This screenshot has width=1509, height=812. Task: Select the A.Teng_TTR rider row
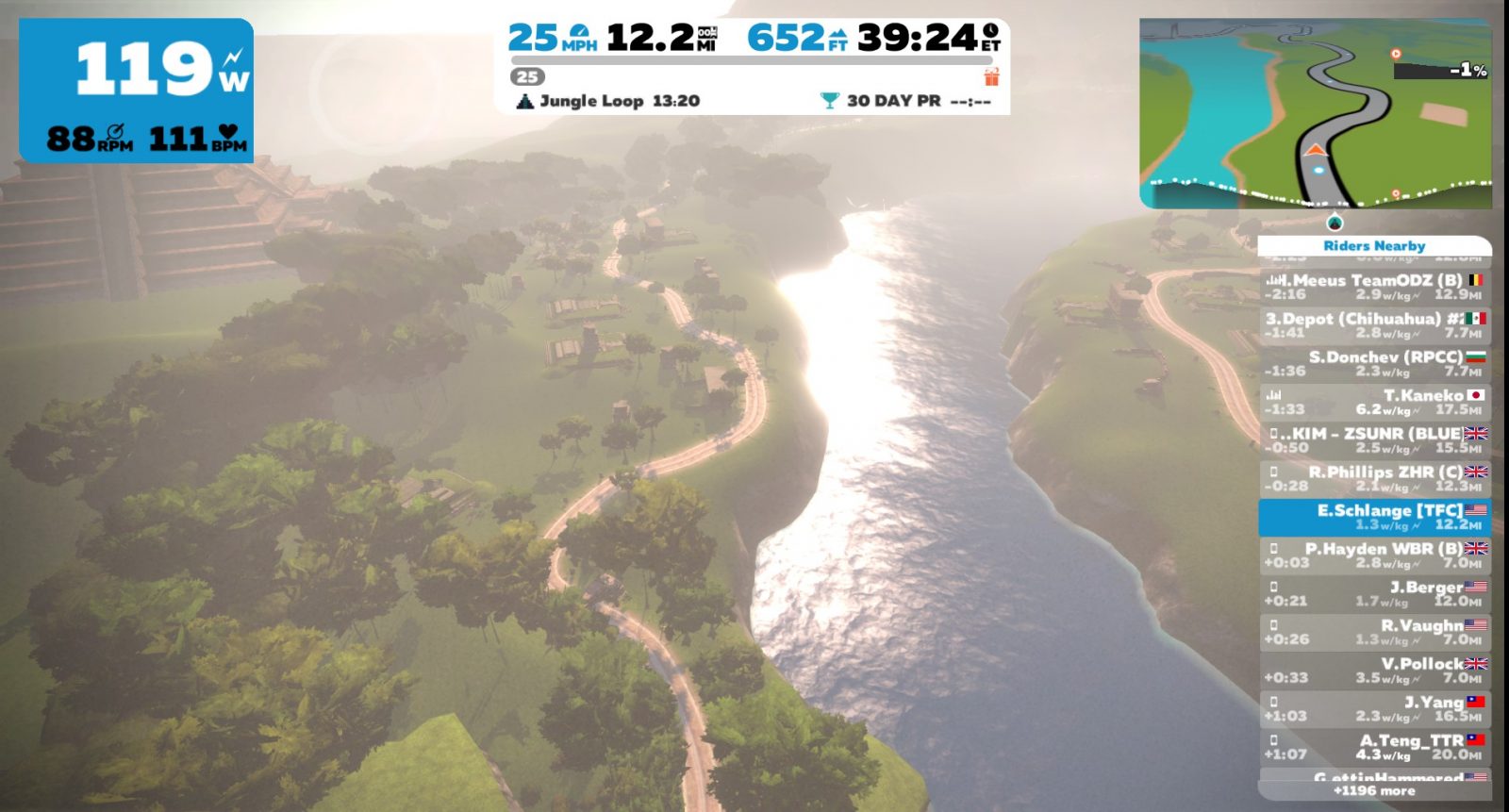point(1374,747)
